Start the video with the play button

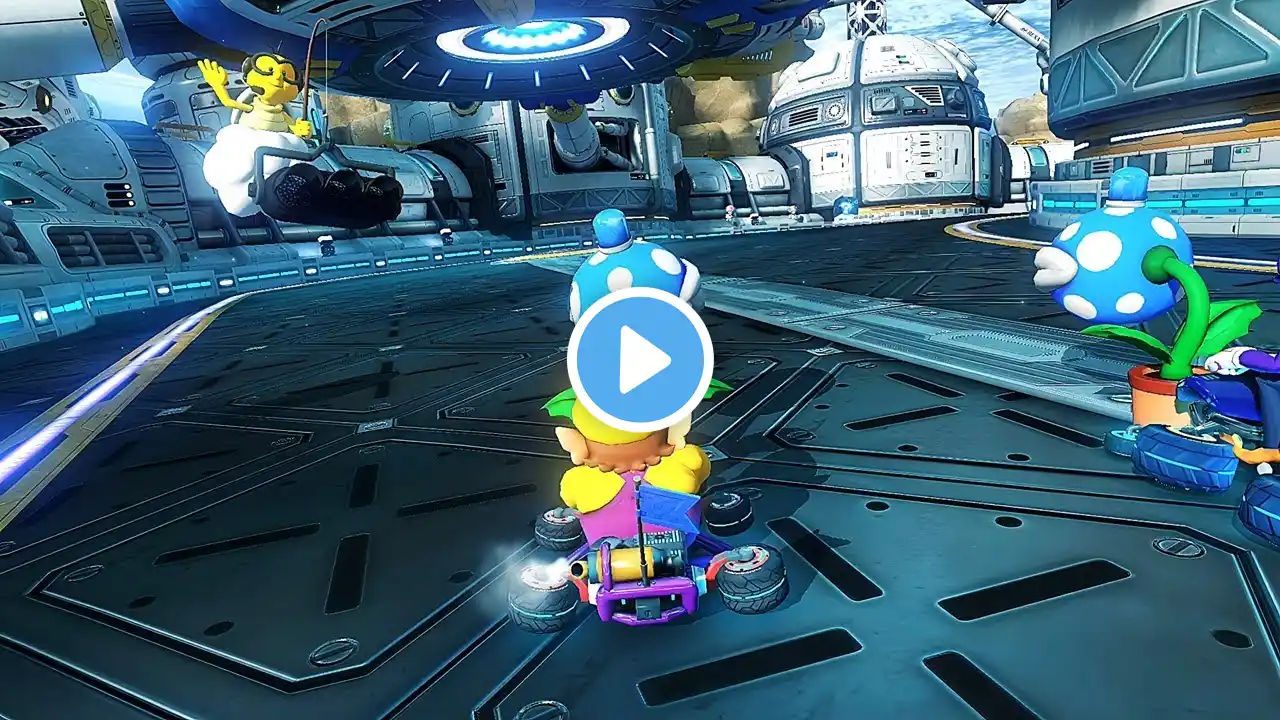pos(640,360)
